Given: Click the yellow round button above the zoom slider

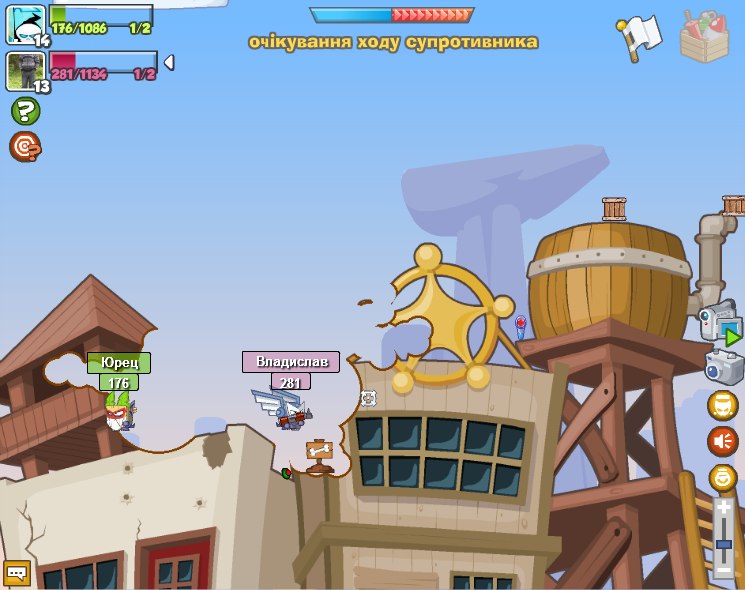Looking at the screenshot, I should (x=722, y=477).
